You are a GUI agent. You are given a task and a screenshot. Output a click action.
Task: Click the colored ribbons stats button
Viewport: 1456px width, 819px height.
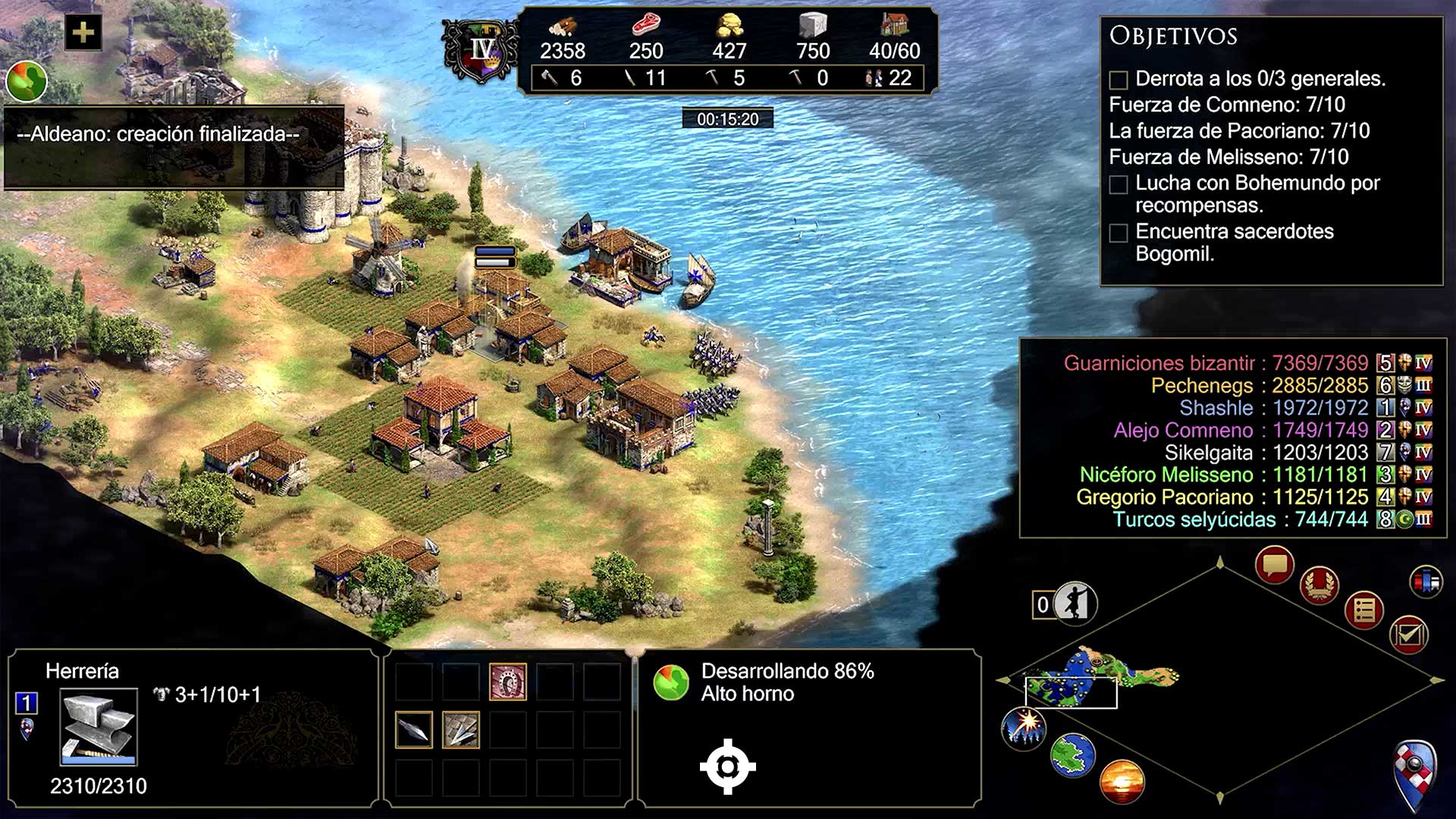click(1426, 582)
